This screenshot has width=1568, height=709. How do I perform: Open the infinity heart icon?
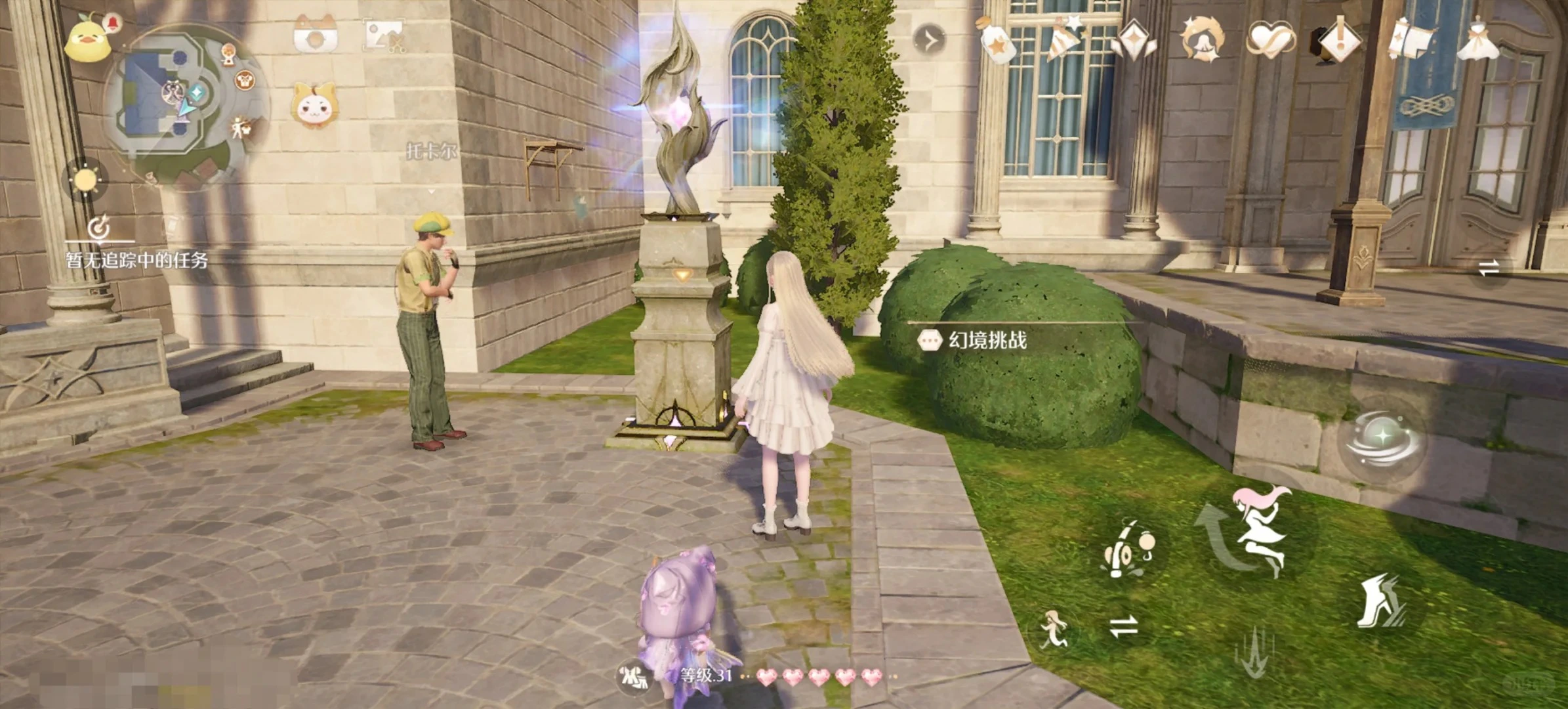1270,39
